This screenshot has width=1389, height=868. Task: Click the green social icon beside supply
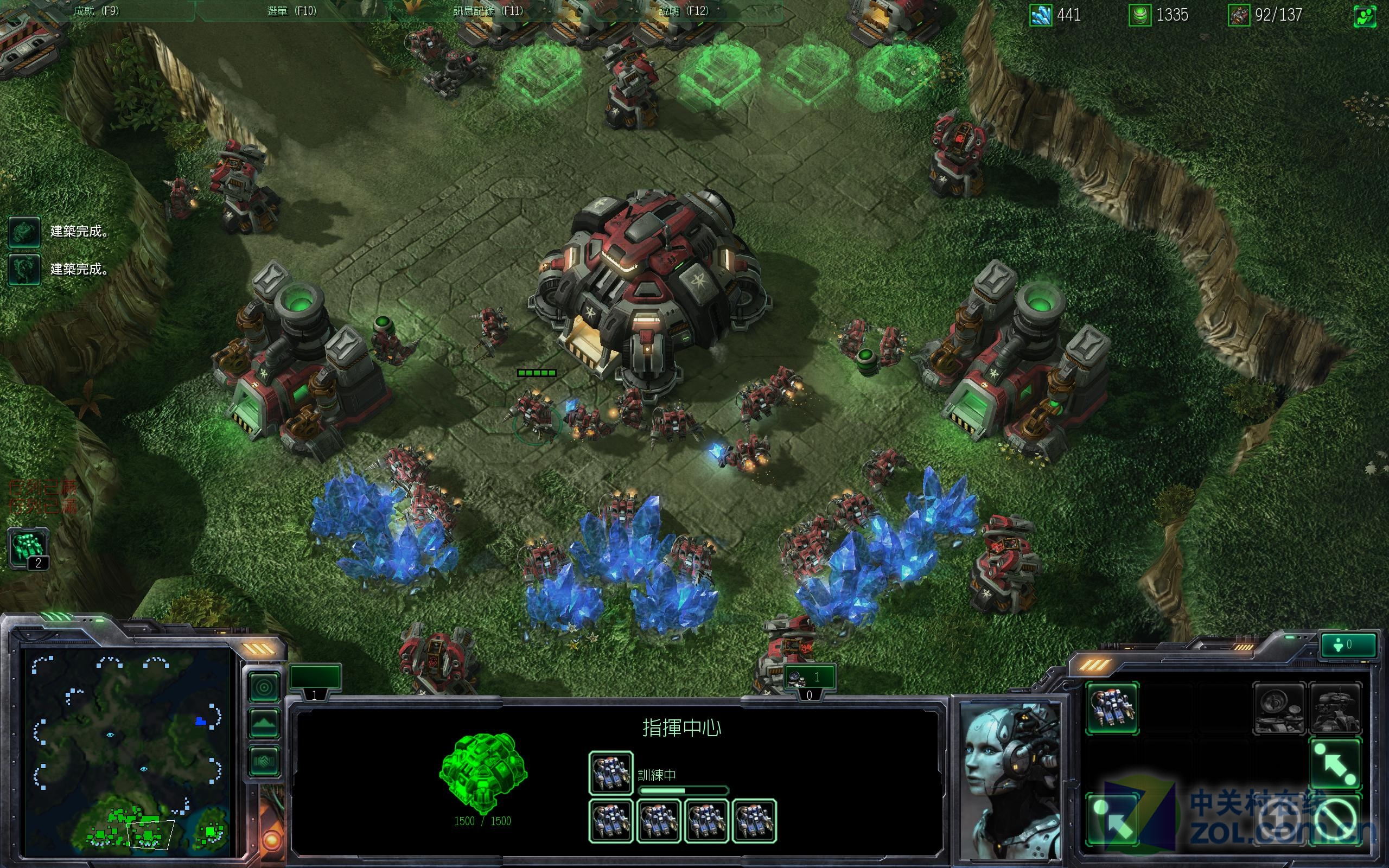point(1365,16)
